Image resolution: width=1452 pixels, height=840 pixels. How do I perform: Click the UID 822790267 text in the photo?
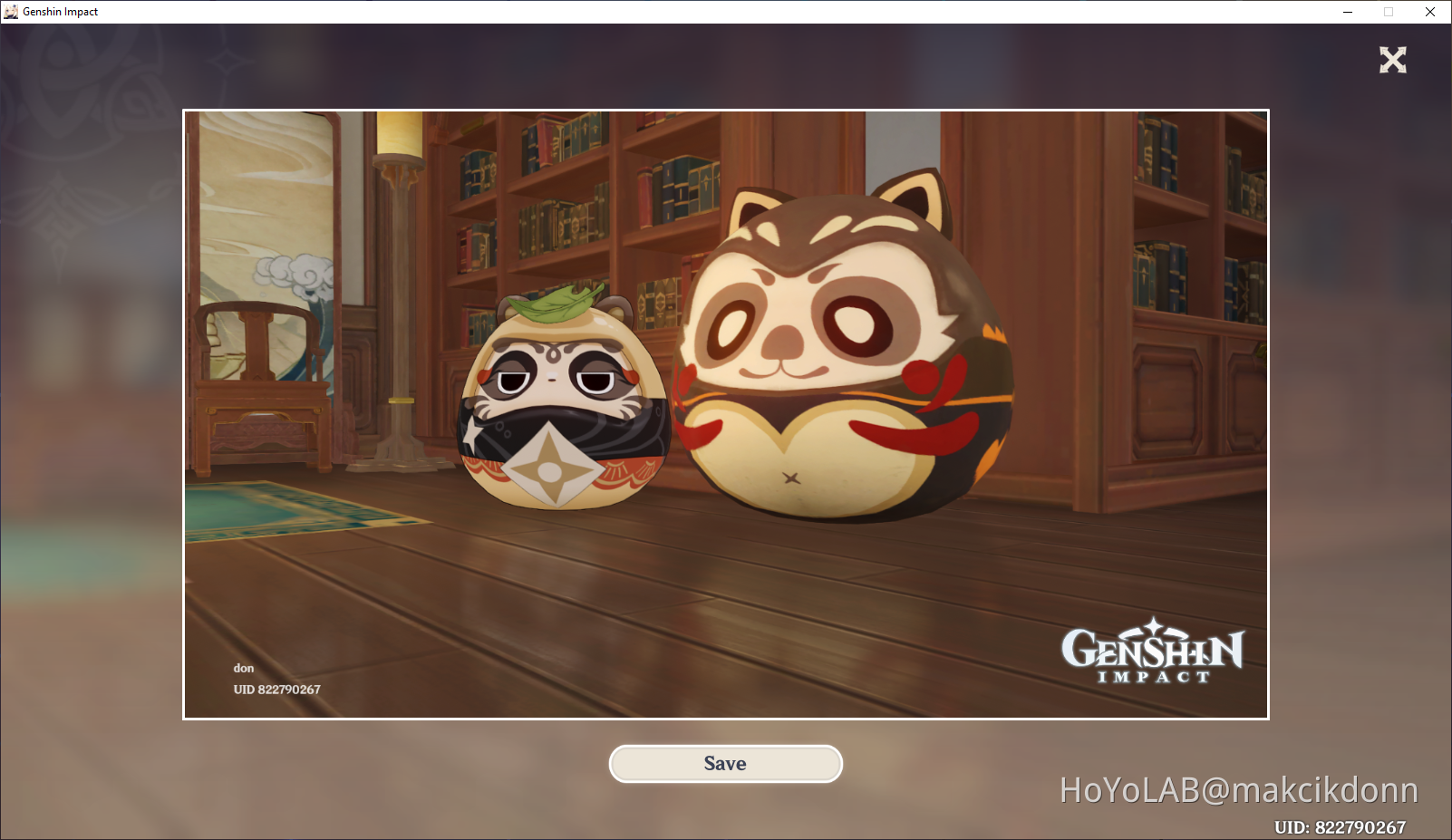point(276,690)
